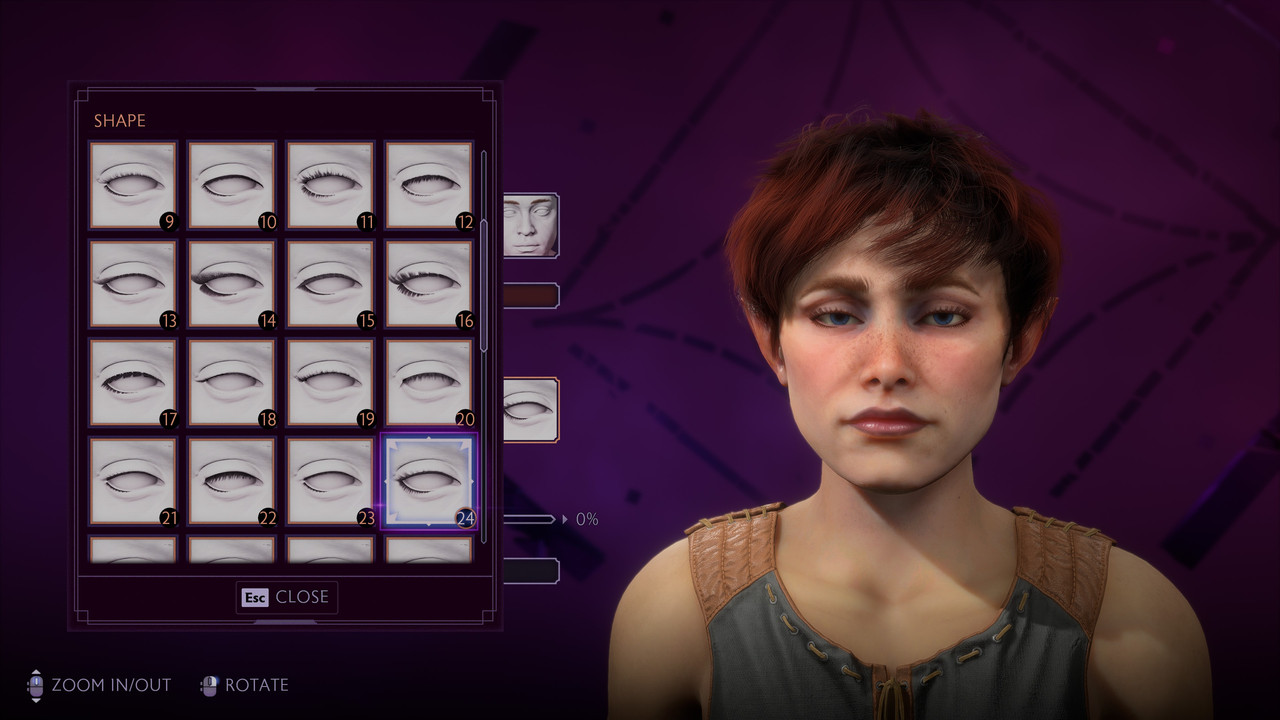Viewport: 1280px width, 720px height.
Task: Select eye shape option 23
Action: tap(330, 481)
